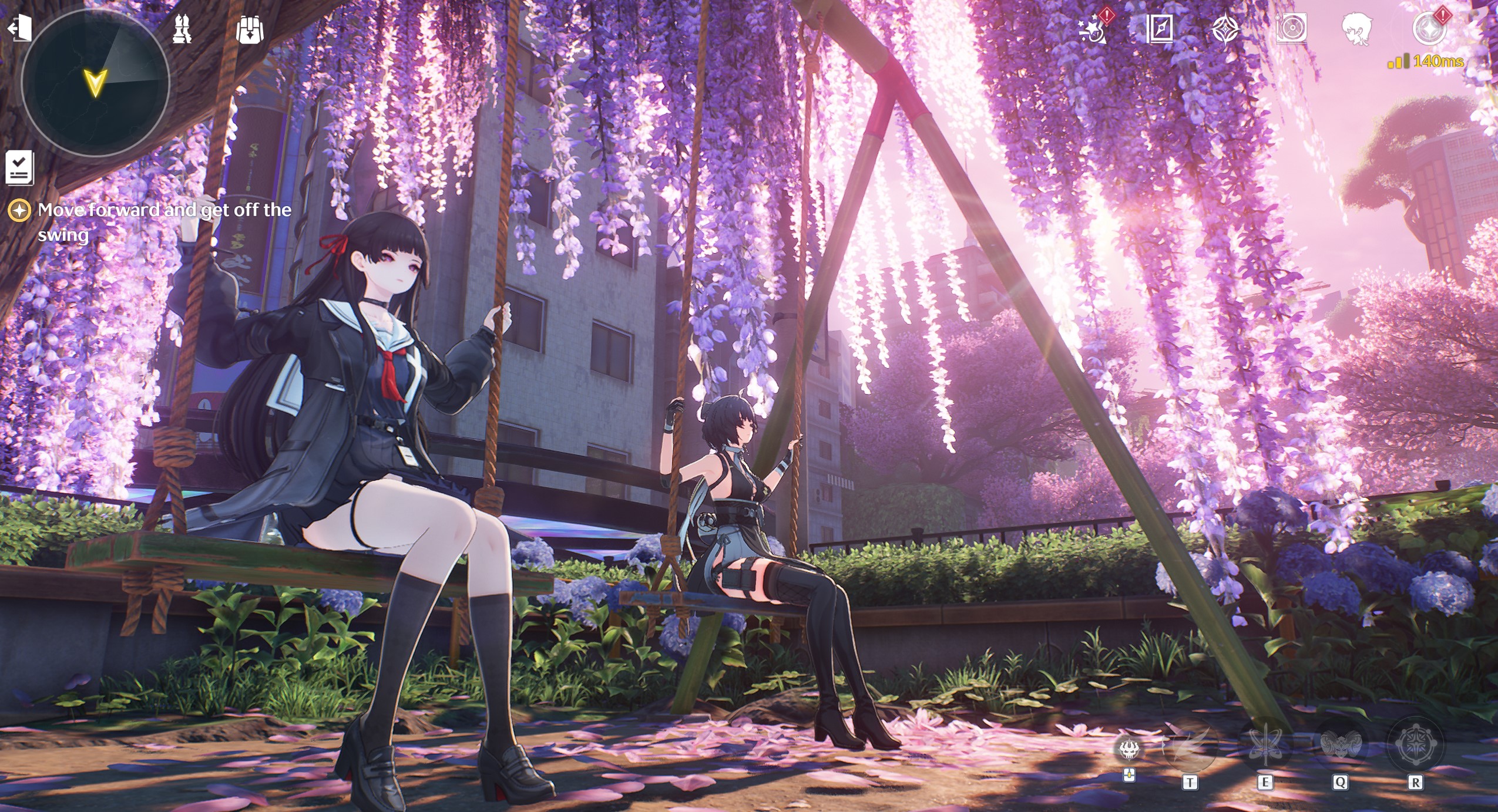Viewport: 1498px width, 812px height.
Task: Activate the horned skull ability icon
Action: tap(1128, 750)
